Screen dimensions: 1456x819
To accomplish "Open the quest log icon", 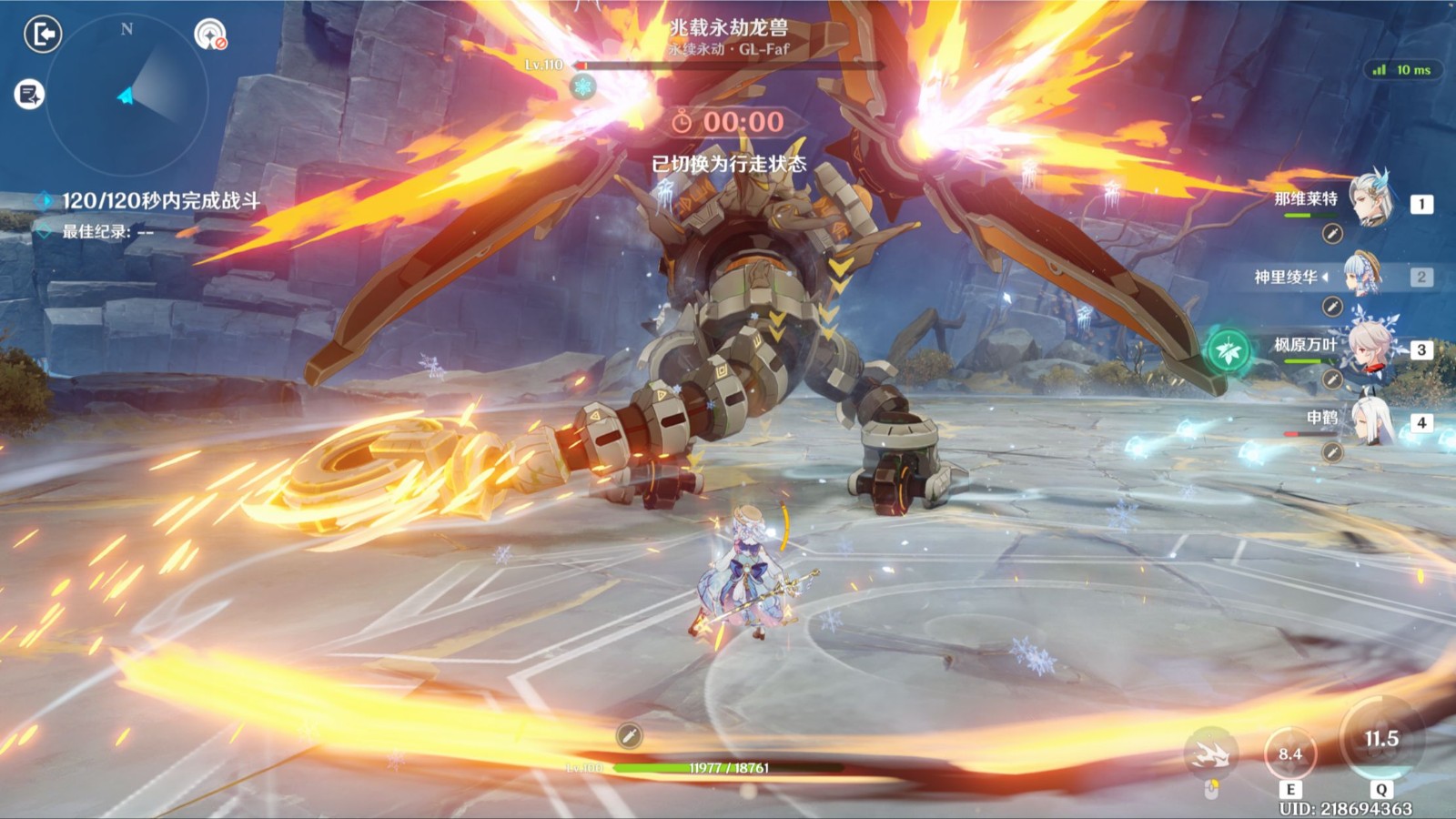I will click(x=29, y=94).
